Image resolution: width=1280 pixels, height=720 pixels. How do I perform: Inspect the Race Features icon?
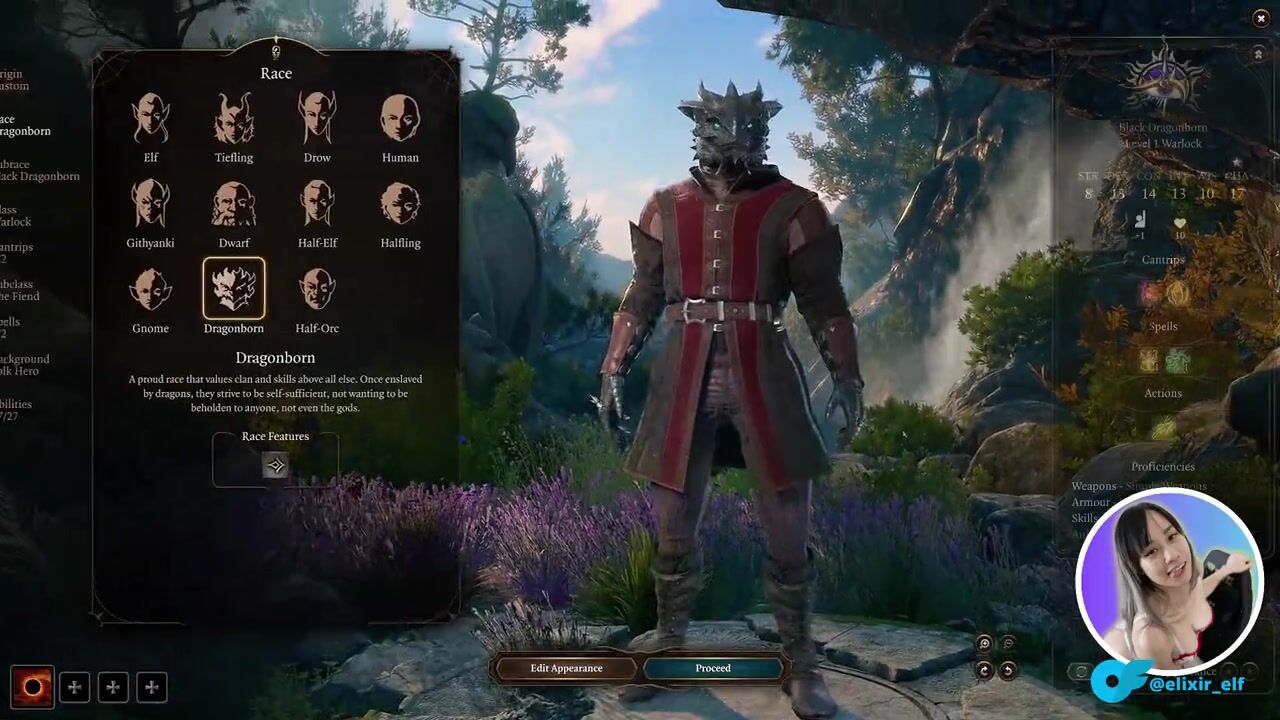(x=275, y=465)
